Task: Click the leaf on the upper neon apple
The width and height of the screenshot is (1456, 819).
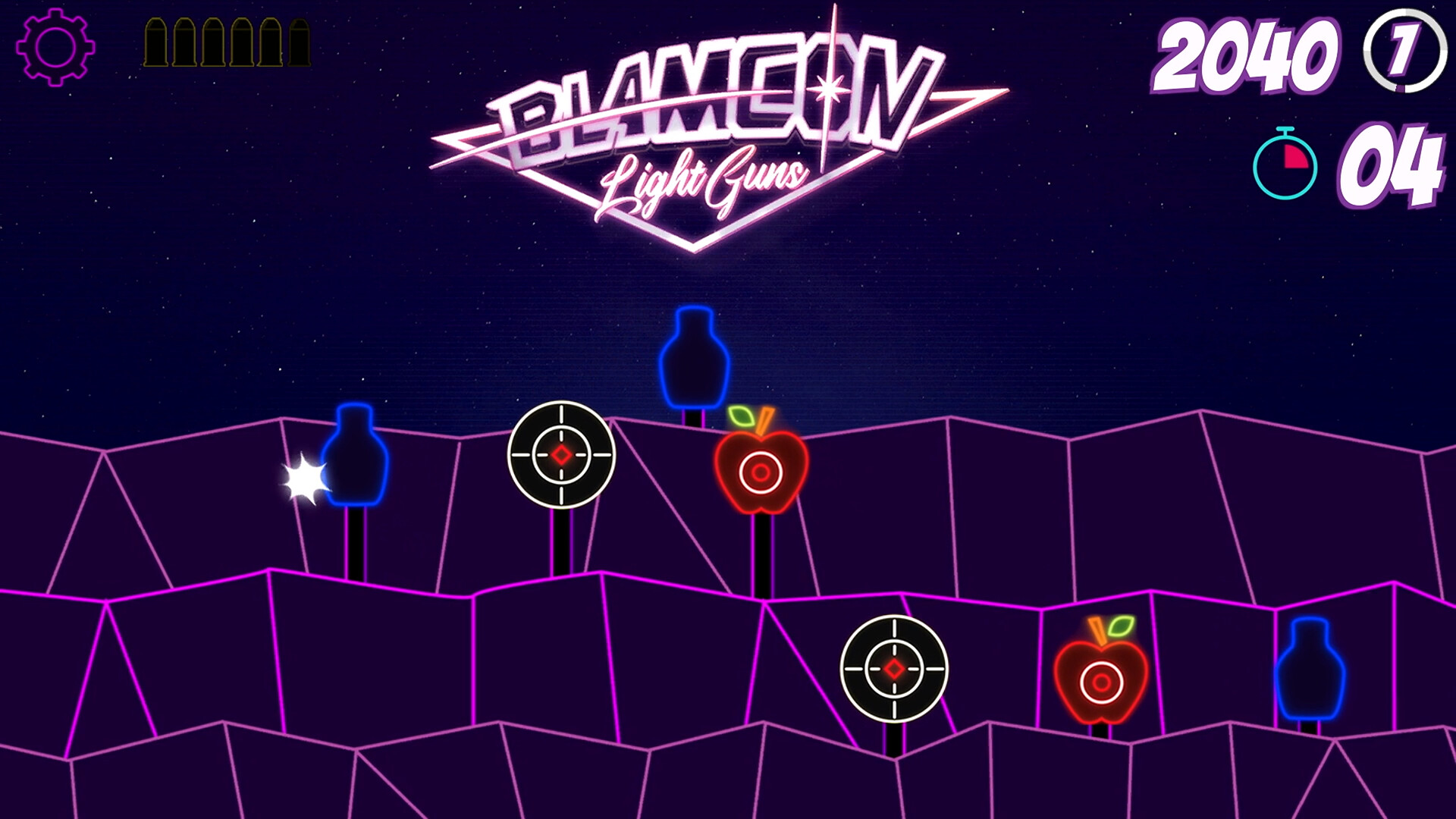Action: click(739, 416)
